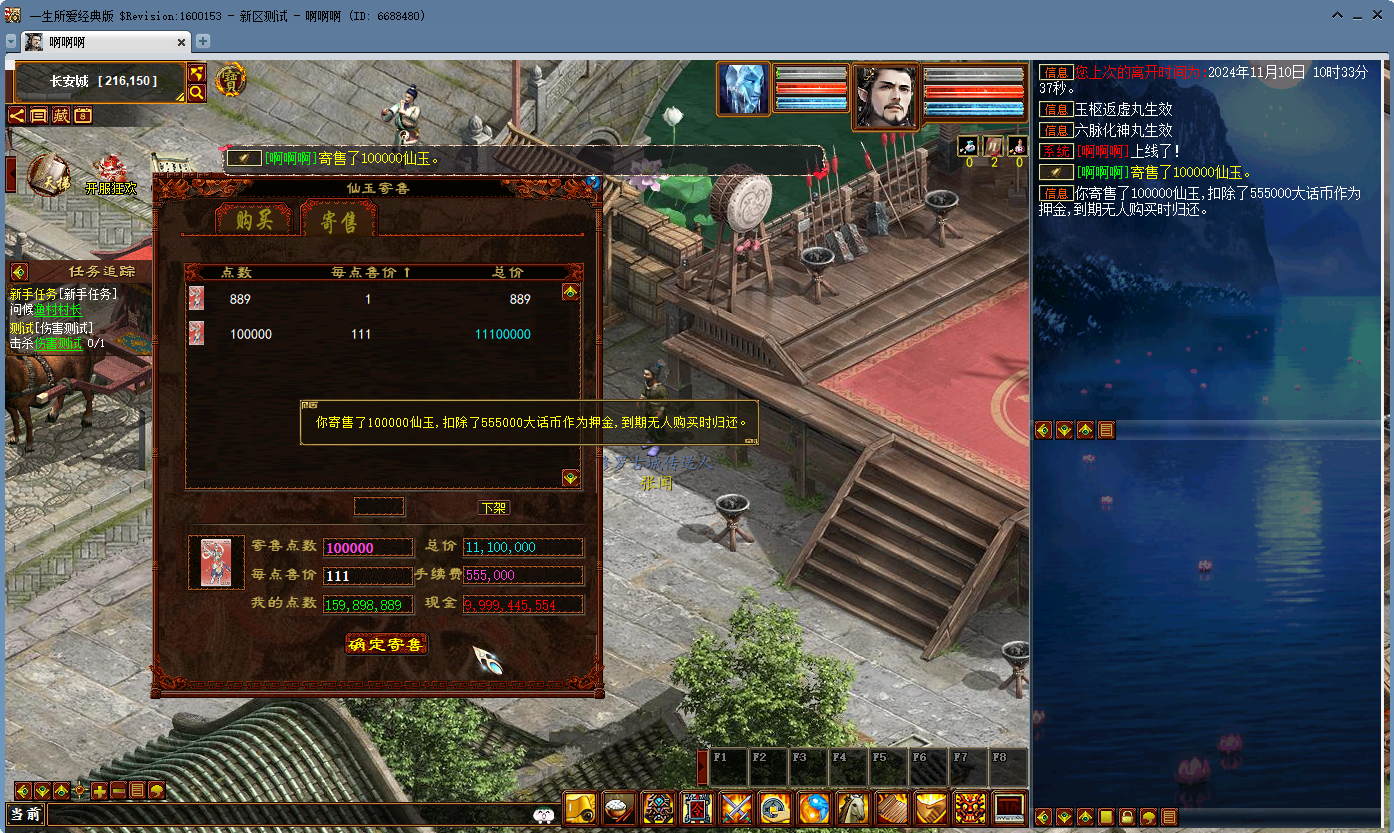Open the calendar icon under the location bar
The width and height of the screenshot is (1394, 833).
82,115
